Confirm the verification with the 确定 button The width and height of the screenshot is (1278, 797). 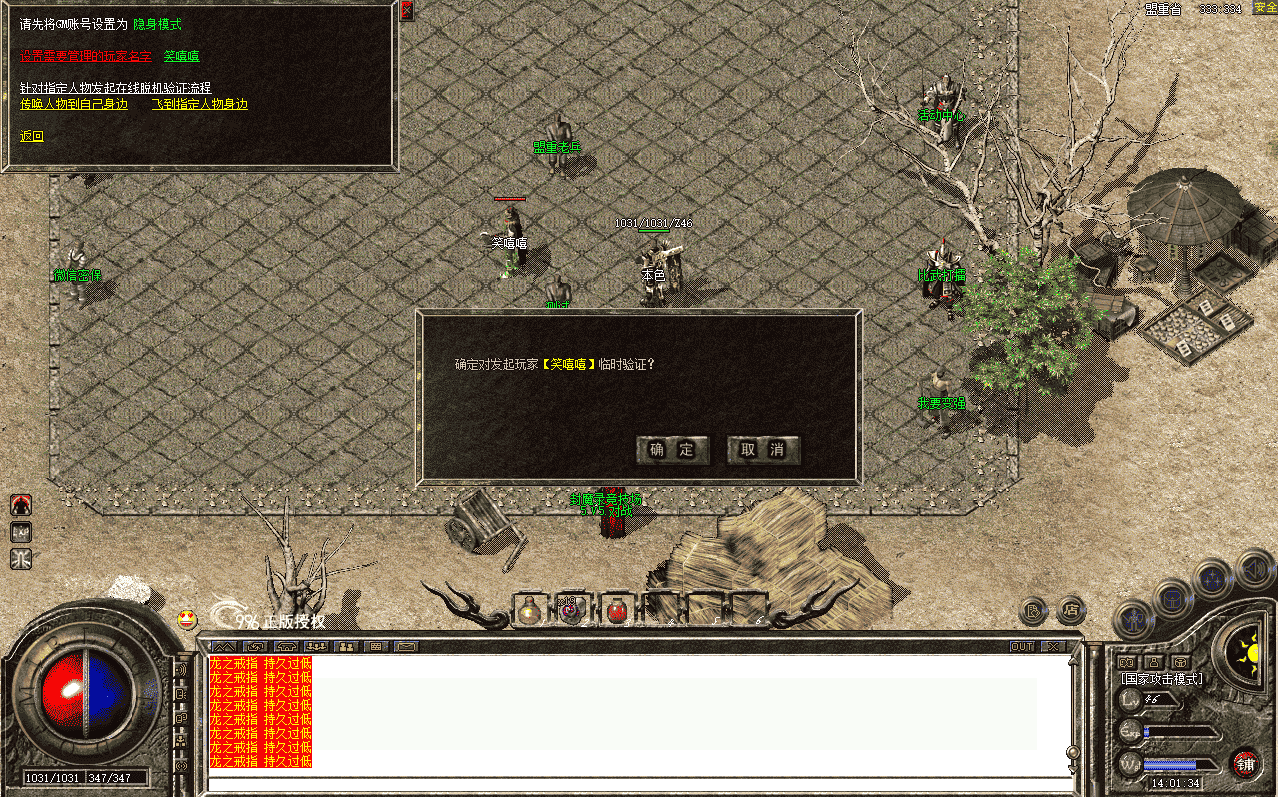click(673, 450)
